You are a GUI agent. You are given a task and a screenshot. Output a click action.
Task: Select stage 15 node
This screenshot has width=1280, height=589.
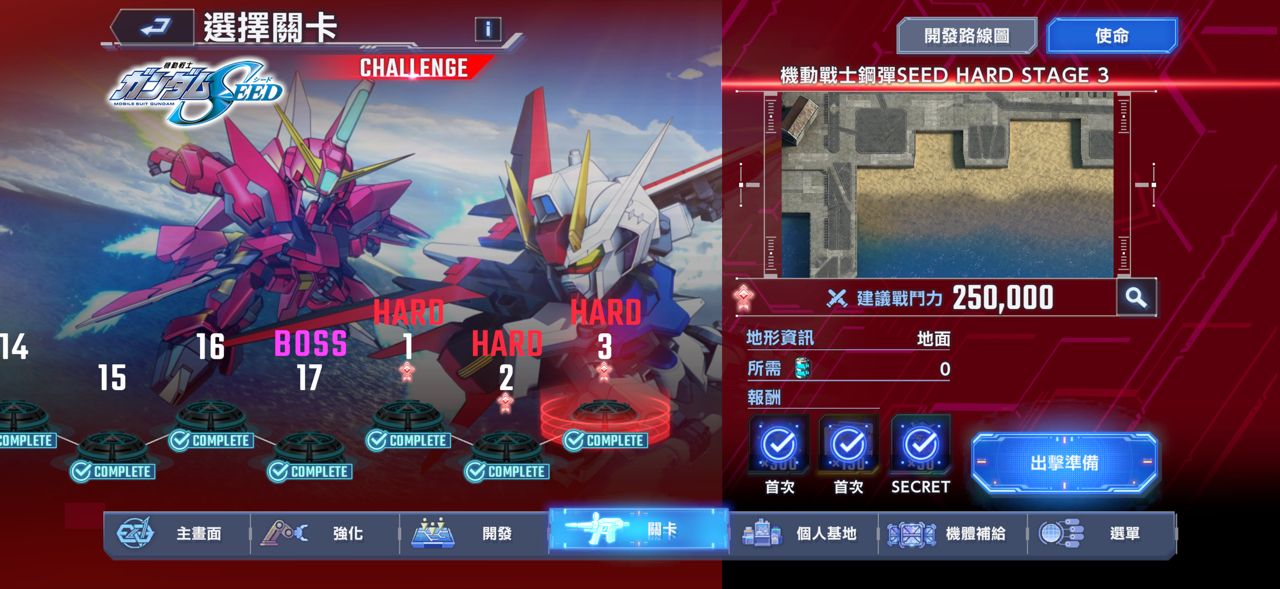click(x=112, y=445)
